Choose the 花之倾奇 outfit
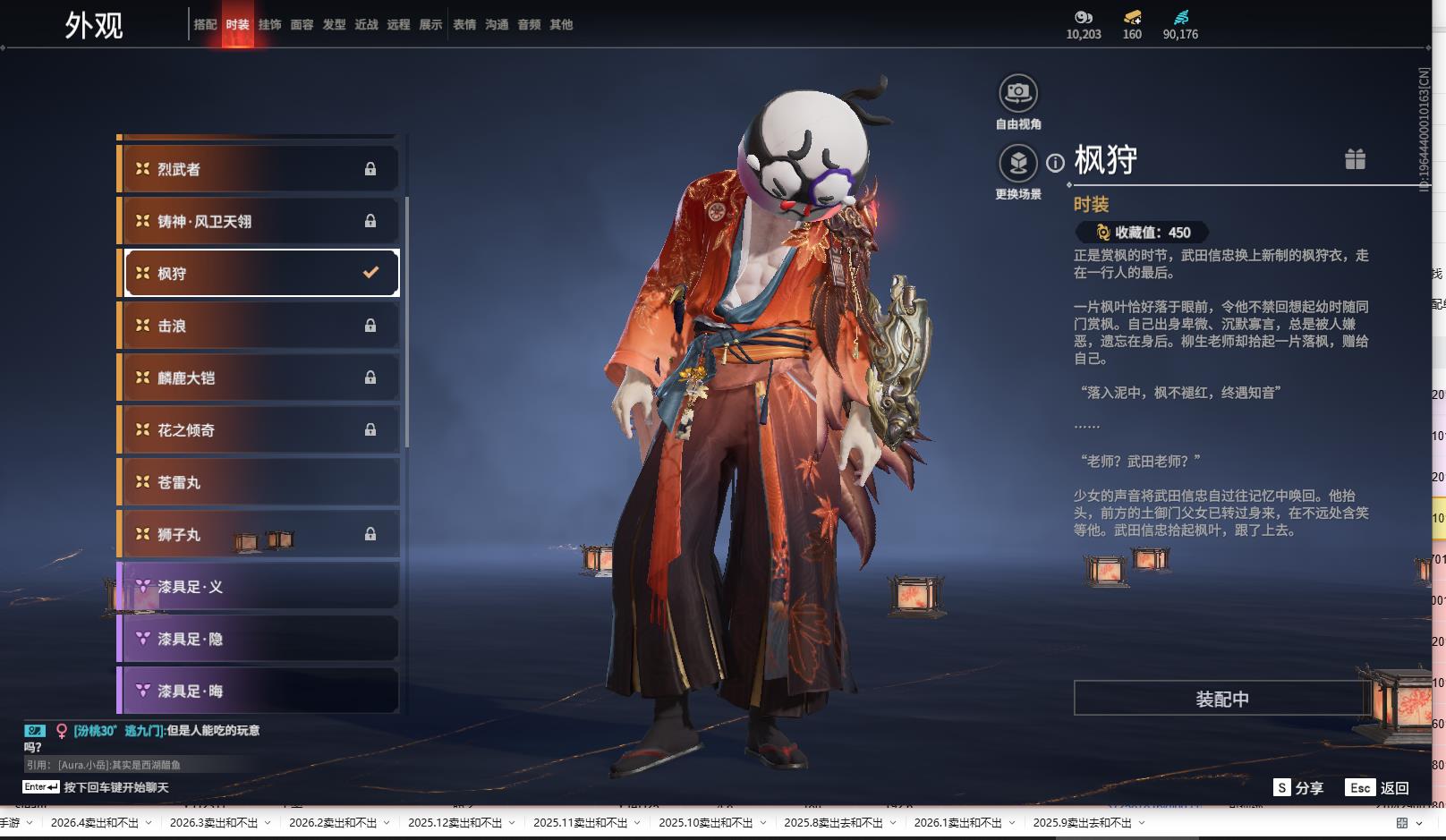The image size is (1446, 840). [x=259, y=429]
